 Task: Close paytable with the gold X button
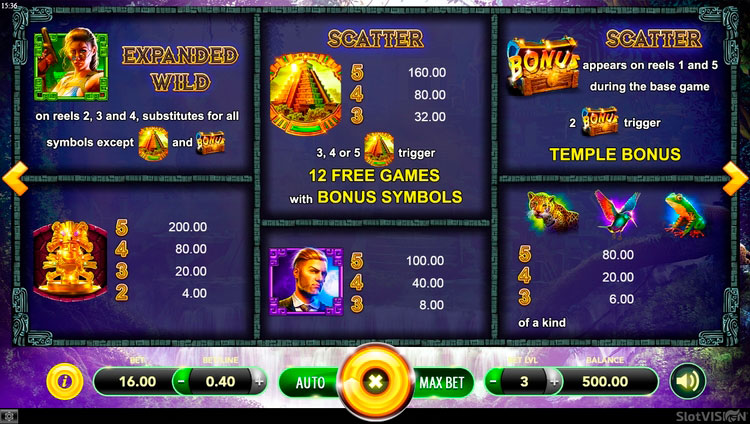point(375,381)
